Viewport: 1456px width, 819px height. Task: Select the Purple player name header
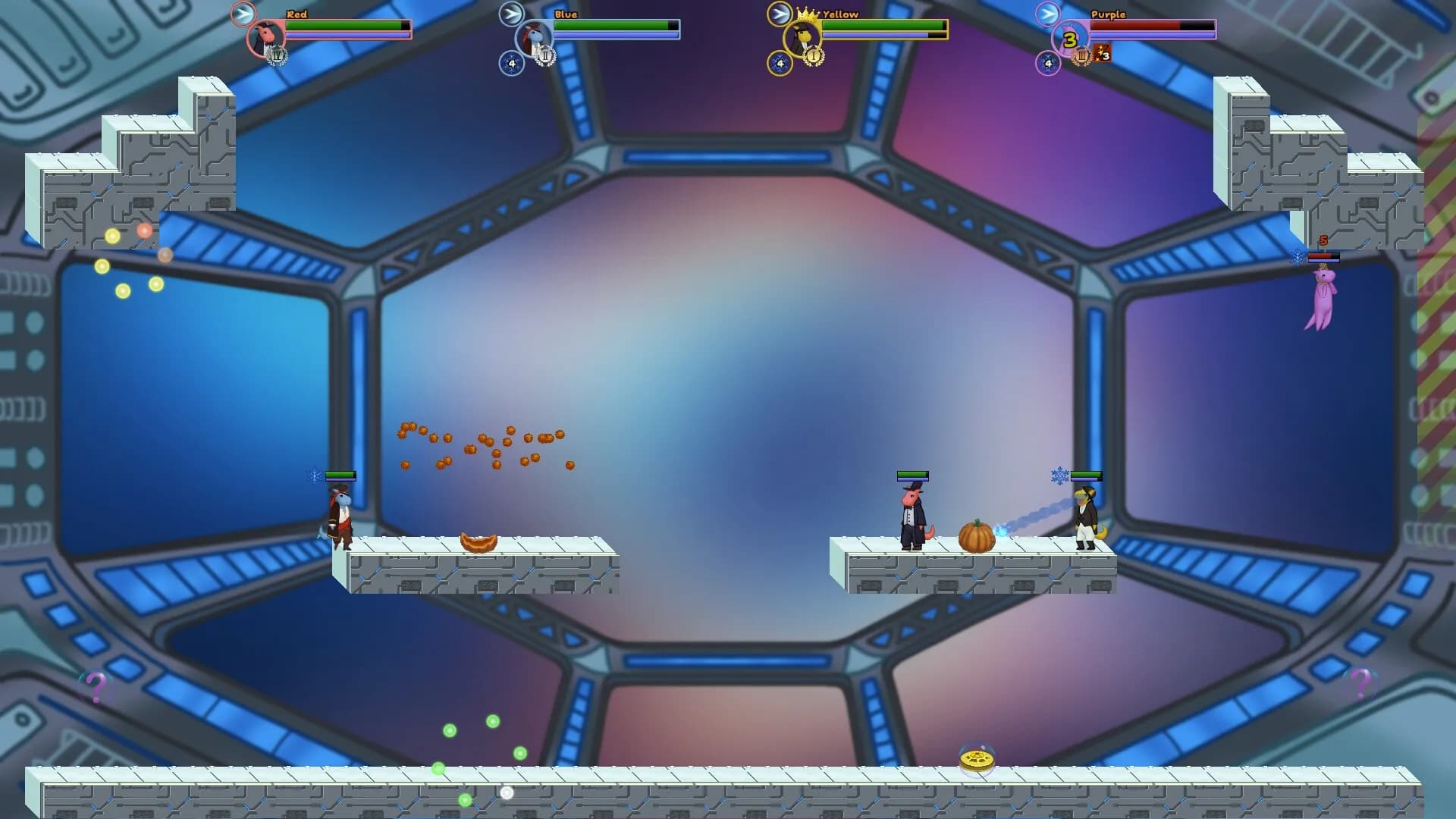pyautogui.click(x=1109, y=14)
